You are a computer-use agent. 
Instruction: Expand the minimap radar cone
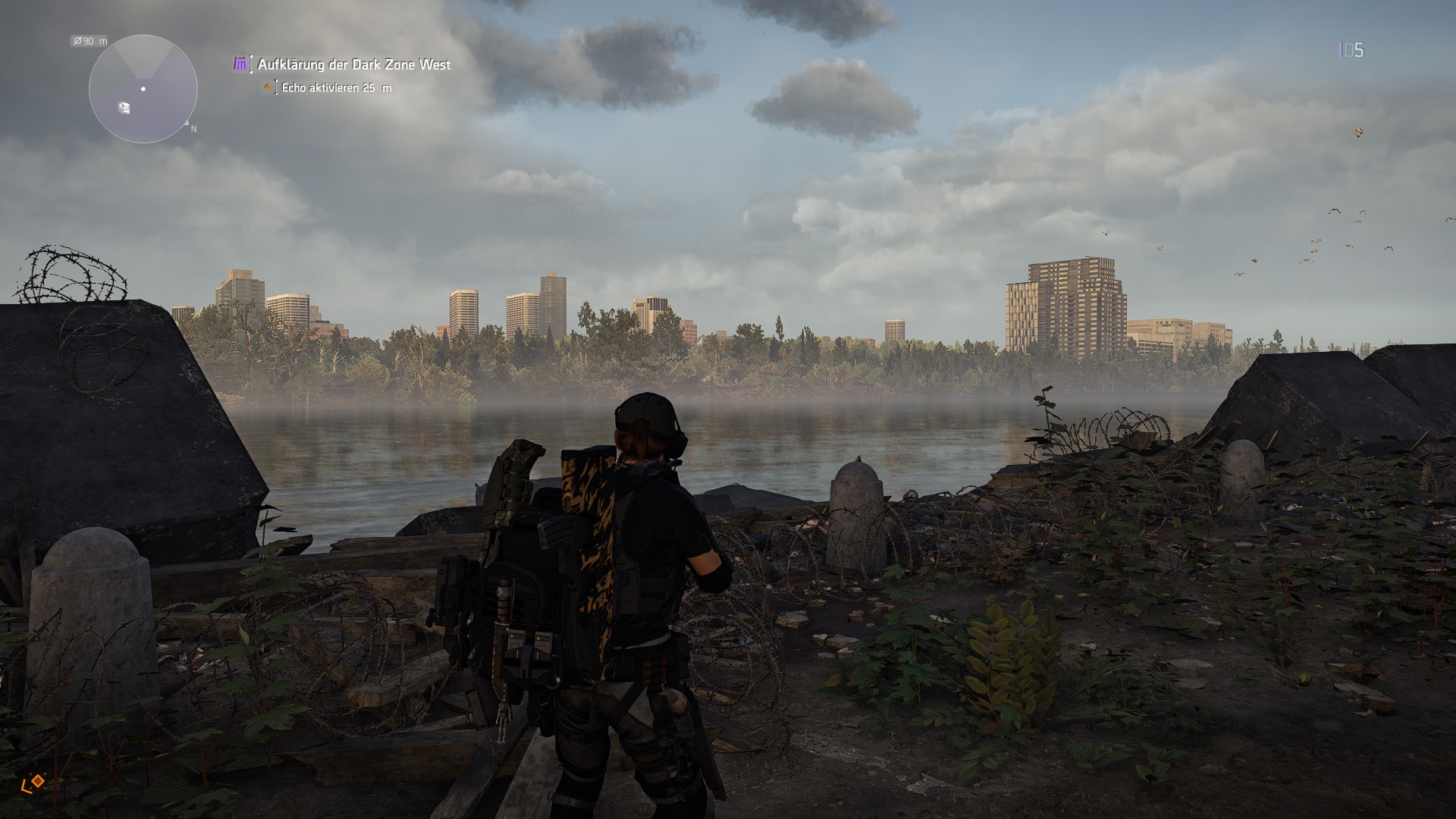pos(143,61)
